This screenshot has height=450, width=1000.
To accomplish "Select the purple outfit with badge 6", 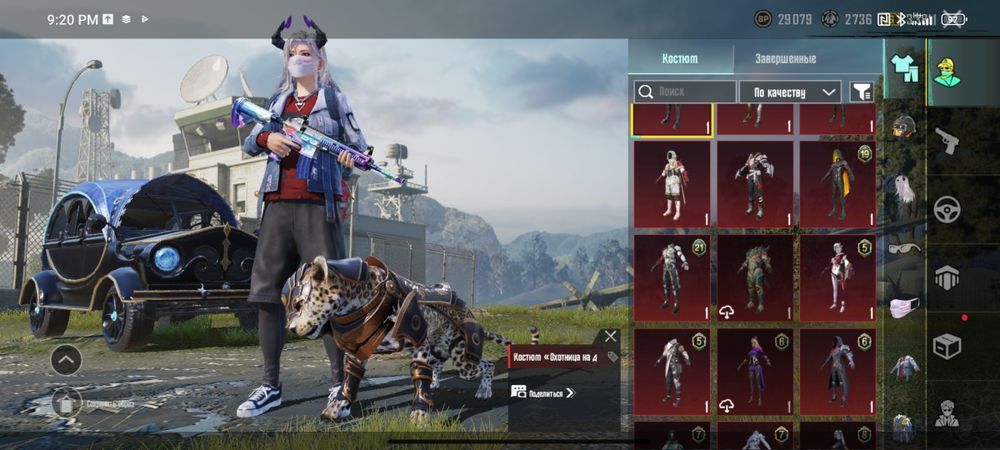I will click(754, 370).
